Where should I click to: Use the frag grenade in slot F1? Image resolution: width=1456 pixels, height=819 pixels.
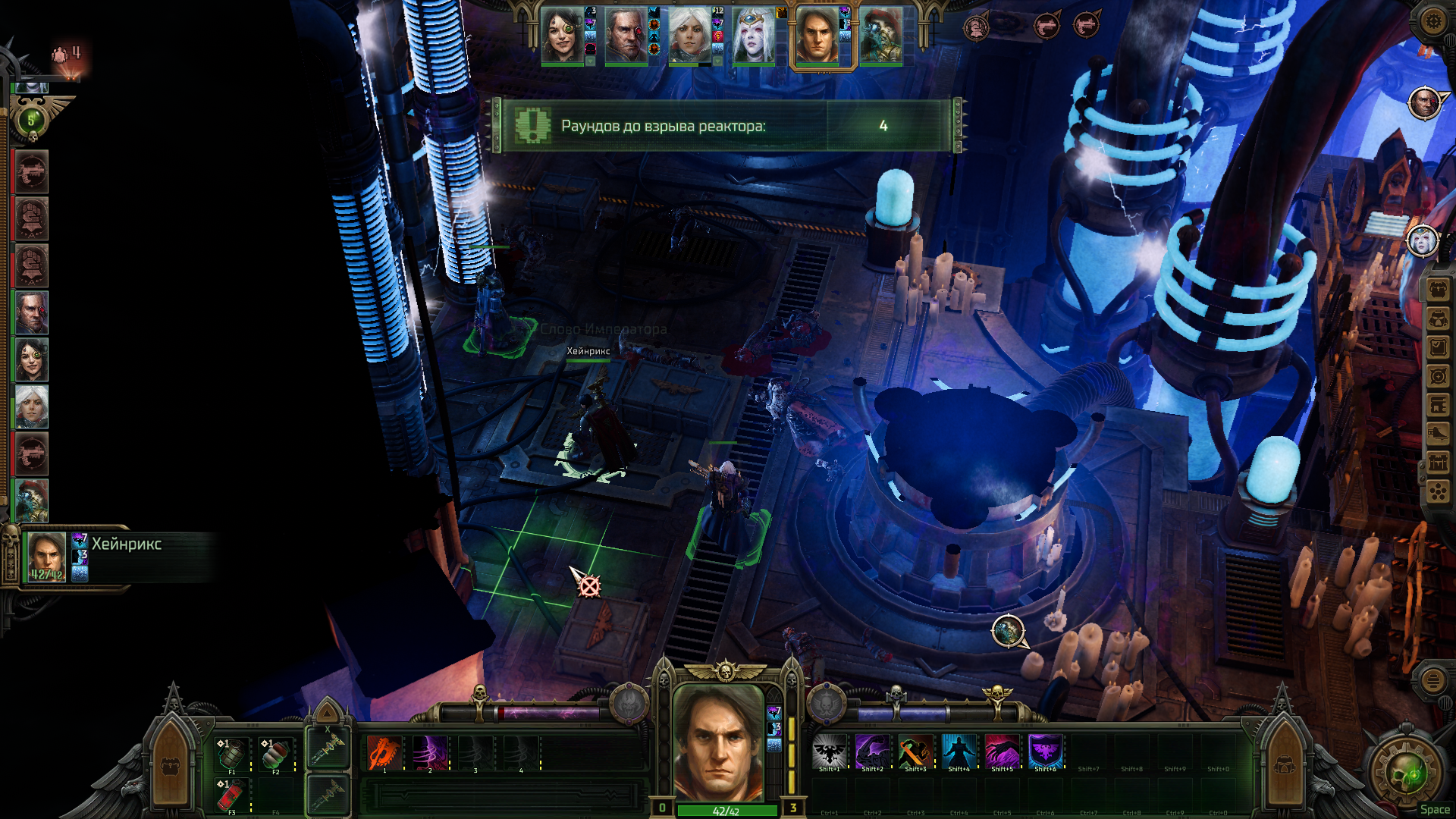click(232, 753)
